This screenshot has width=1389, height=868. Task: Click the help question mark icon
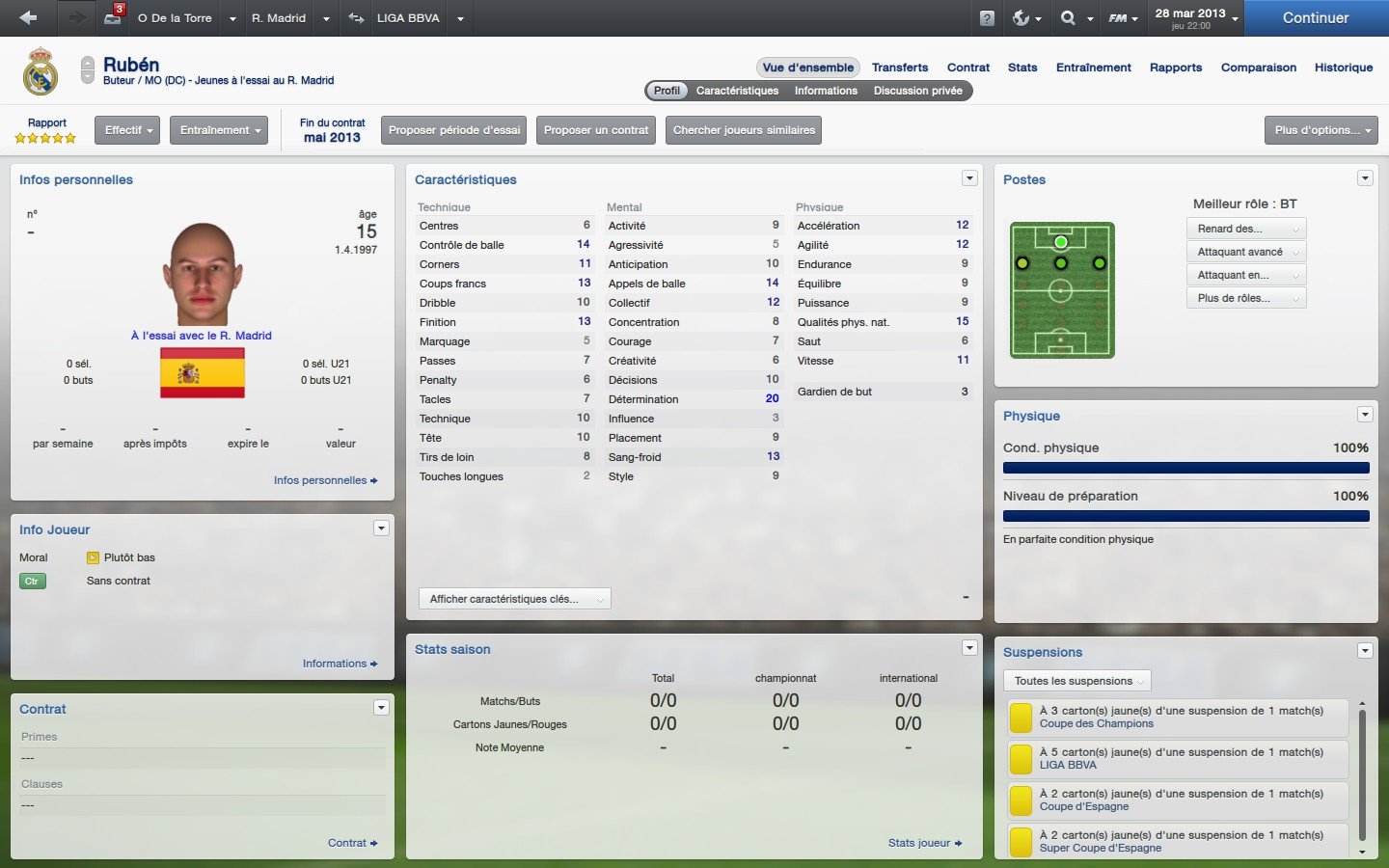[x=985, y=17]
